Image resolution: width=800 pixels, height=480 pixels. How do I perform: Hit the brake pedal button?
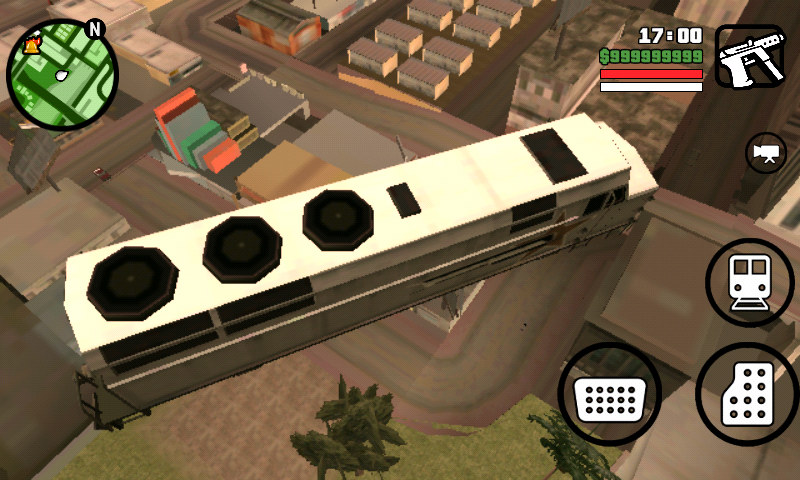click(x=609, y=396)
